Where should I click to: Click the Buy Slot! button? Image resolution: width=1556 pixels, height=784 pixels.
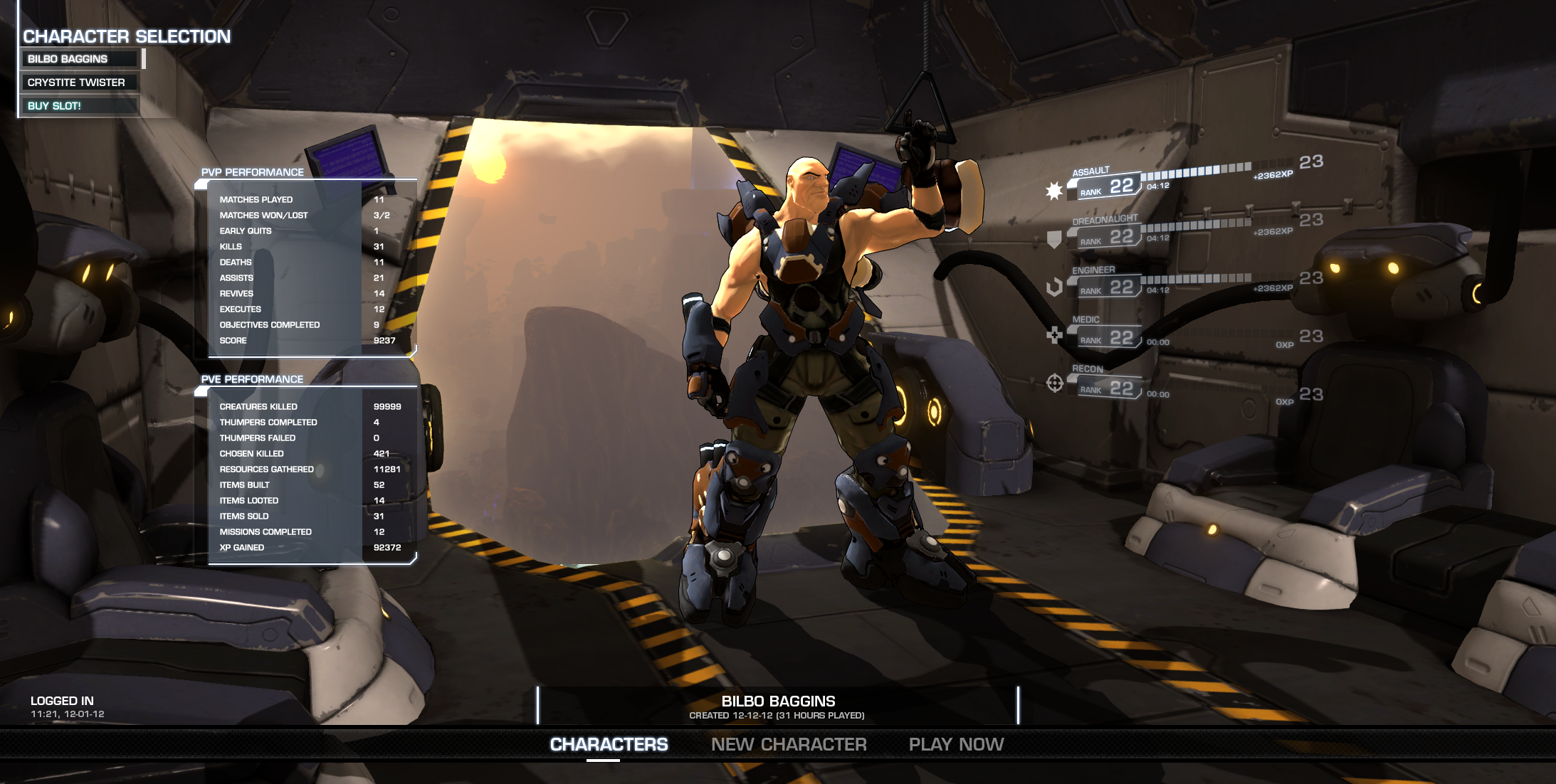80,106
